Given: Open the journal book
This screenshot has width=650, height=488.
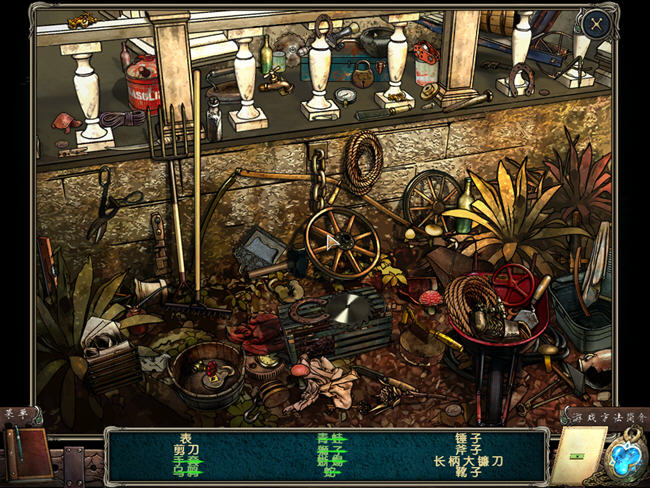Looking at the screenshot, I should (x=26, y=453).
